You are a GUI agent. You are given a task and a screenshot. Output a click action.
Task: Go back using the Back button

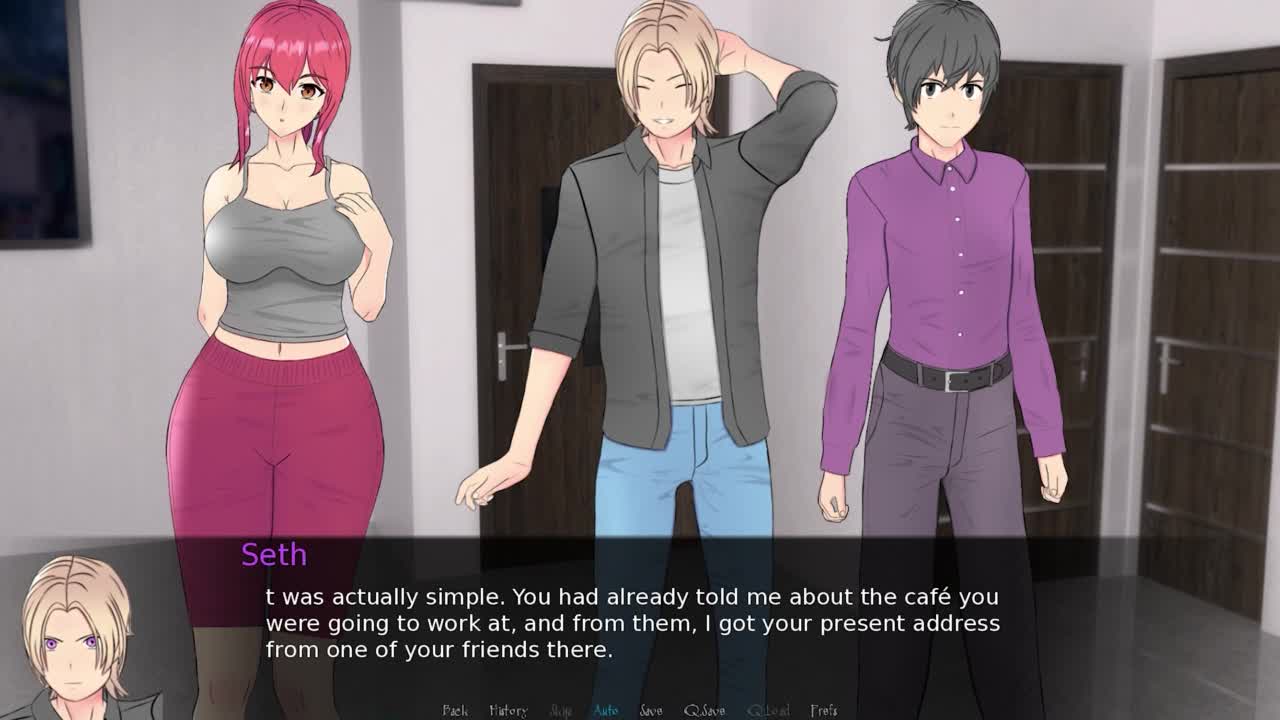pos(455,710)
